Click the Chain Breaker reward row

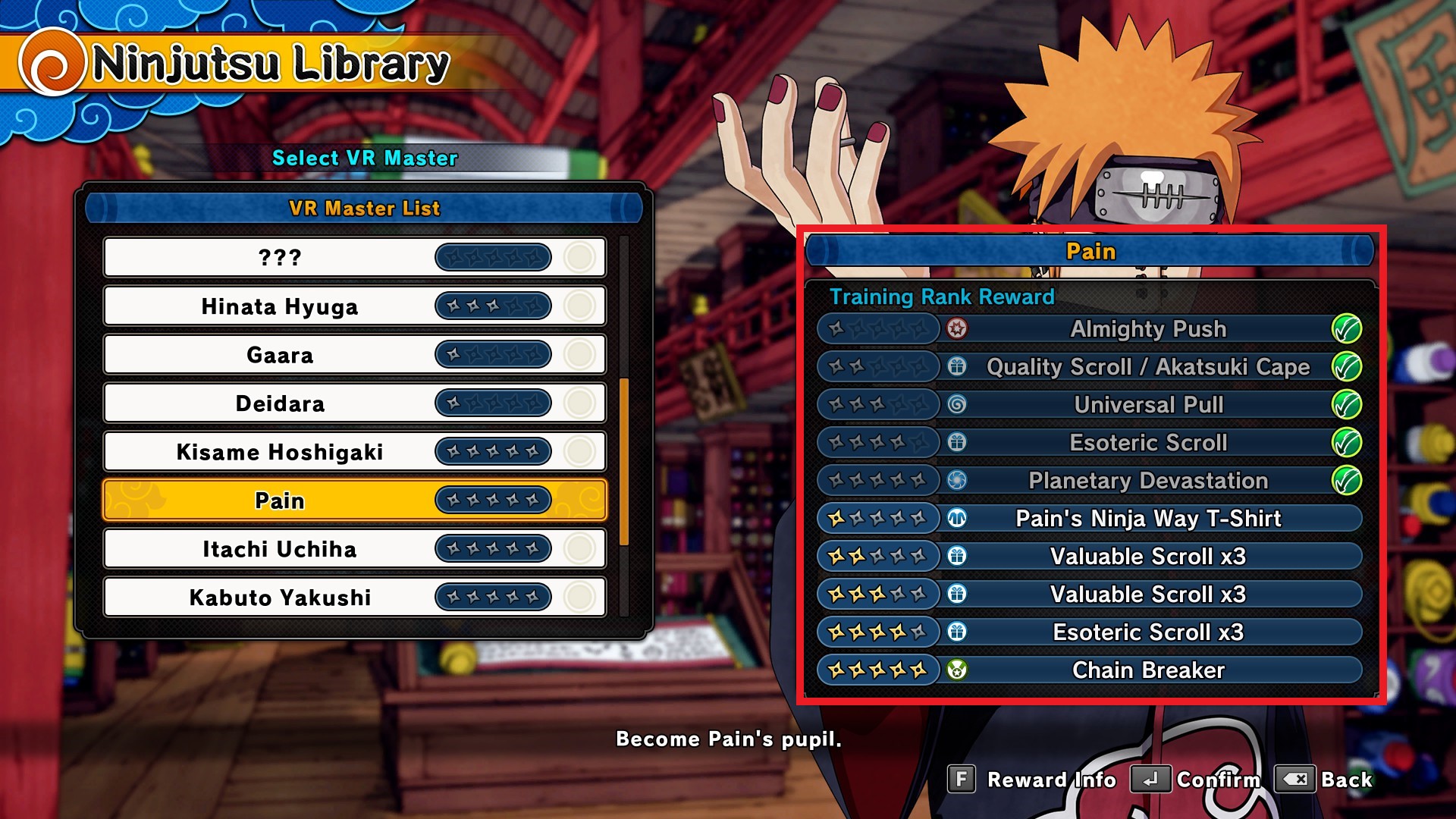click(x=1147, y=670)
